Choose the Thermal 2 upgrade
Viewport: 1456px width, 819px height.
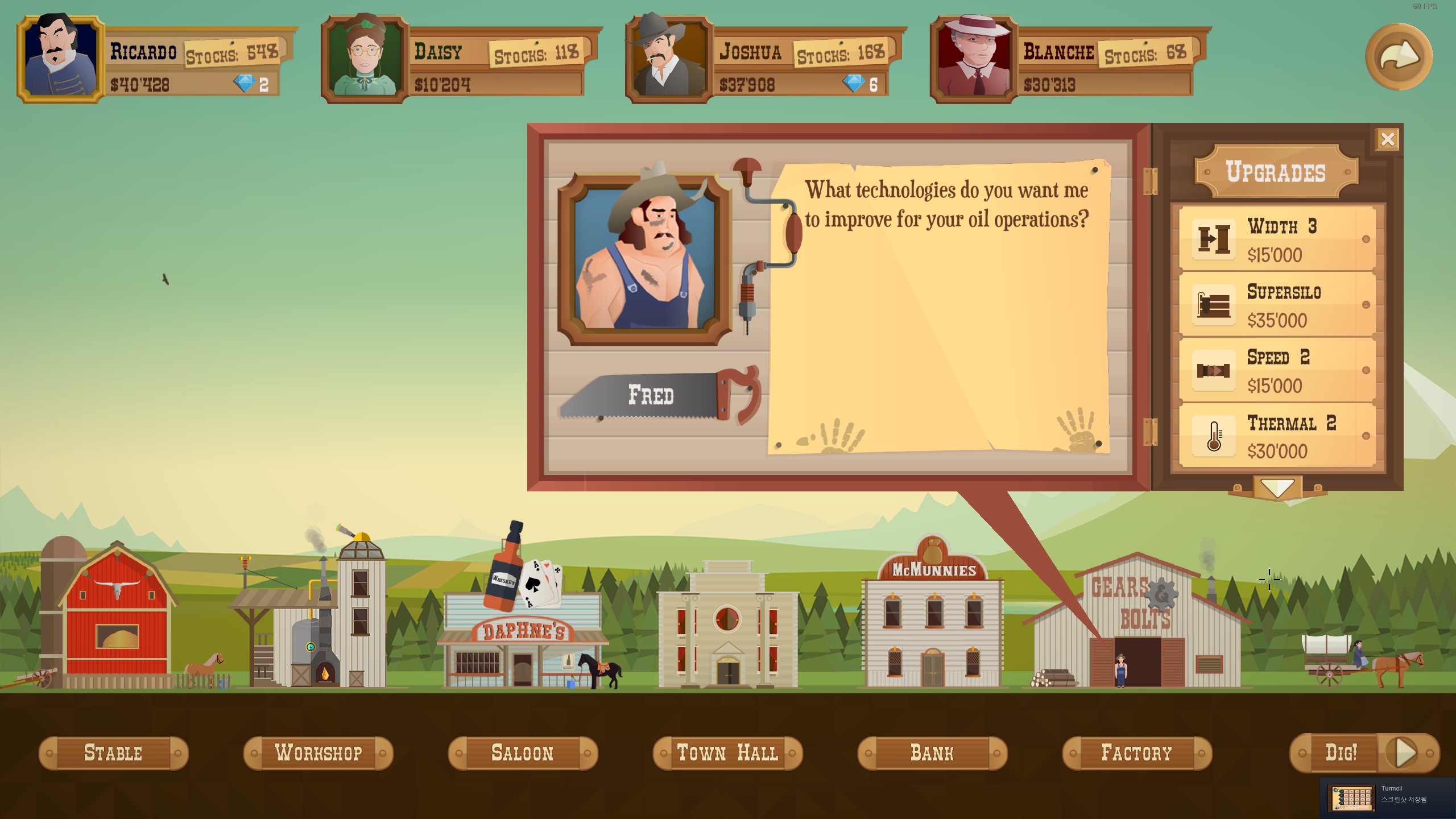click(x=1277, y=436)
